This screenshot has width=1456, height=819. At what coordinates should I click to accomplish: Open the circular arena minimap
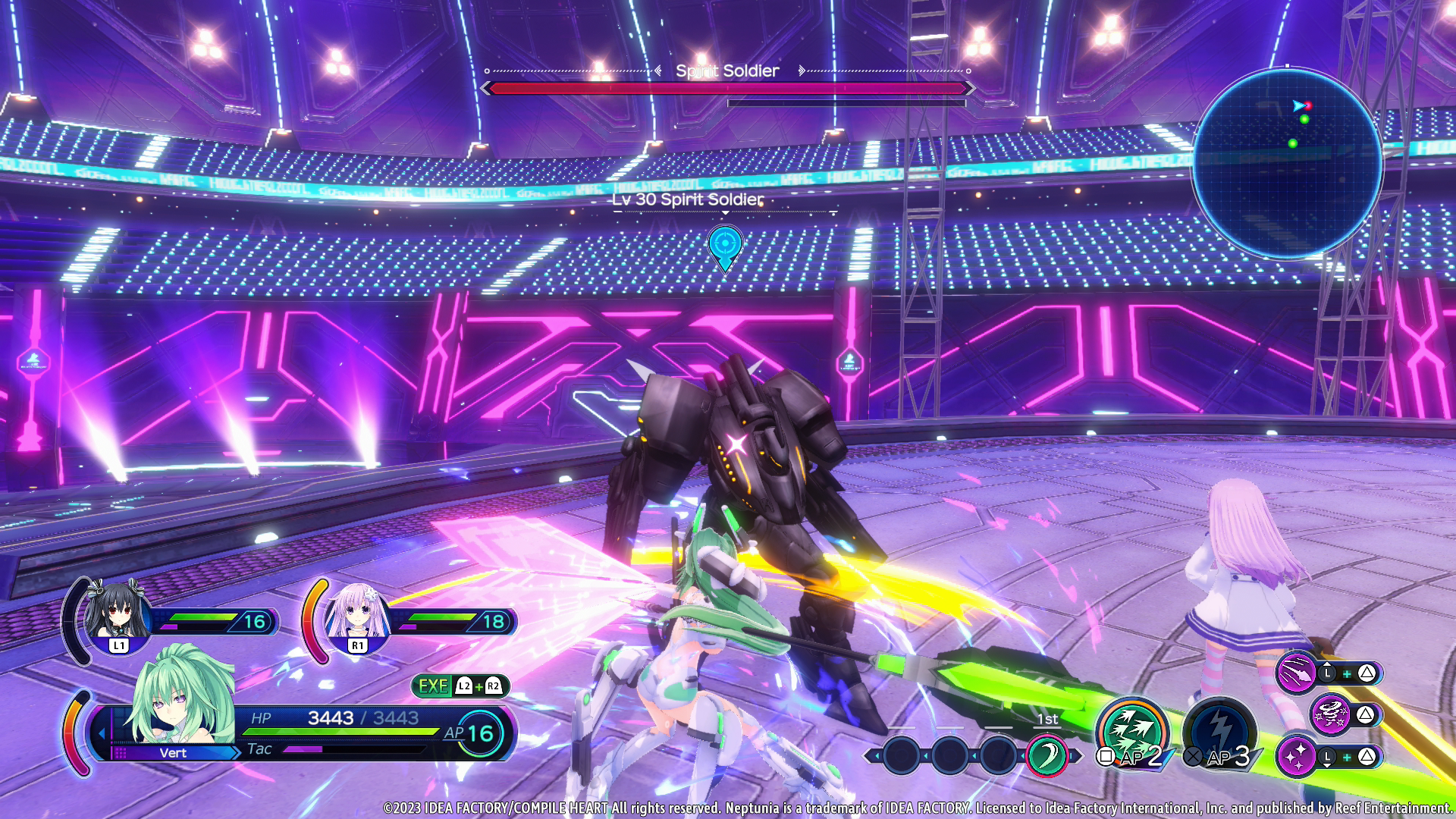(x=1288, y=163)
